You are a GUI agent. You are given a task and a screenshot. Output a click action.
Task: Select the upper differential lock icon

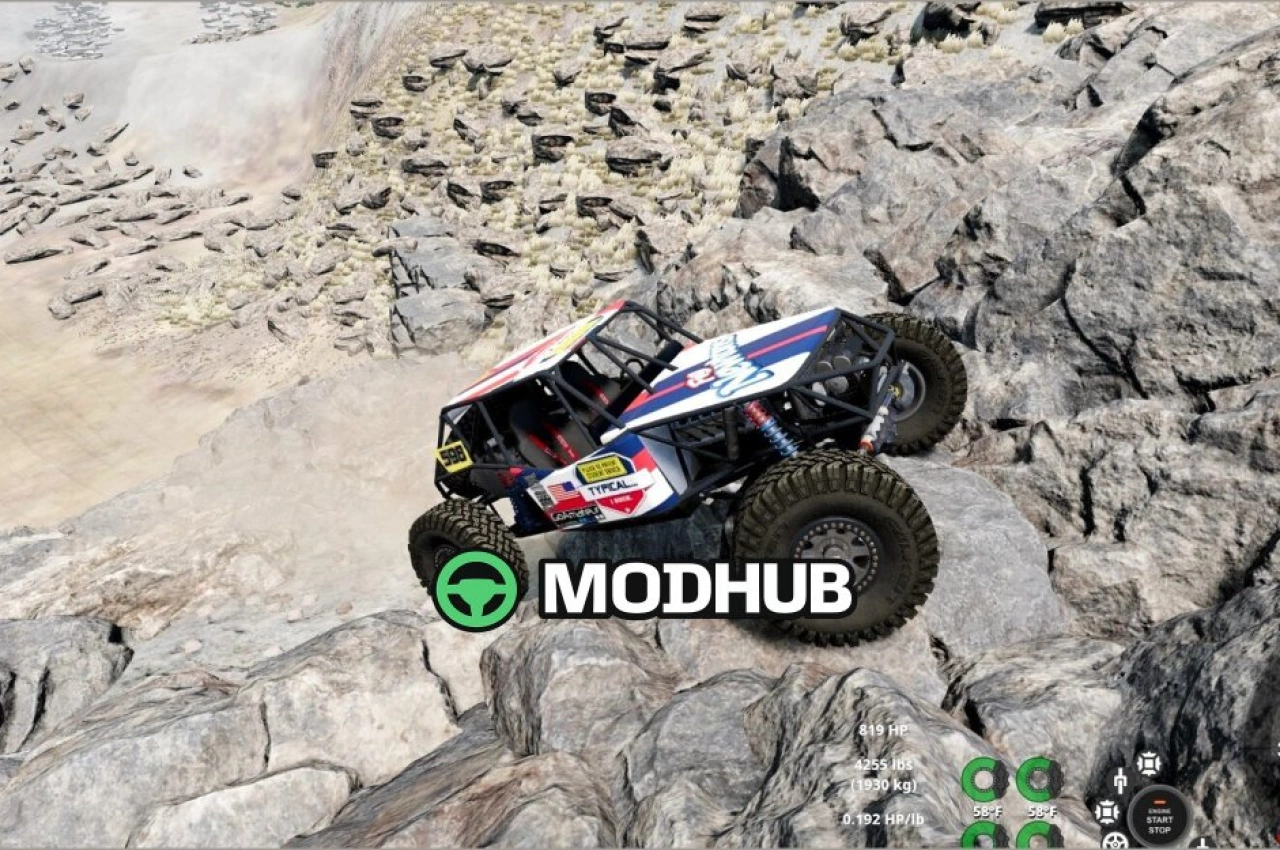tap(1149, 763)
